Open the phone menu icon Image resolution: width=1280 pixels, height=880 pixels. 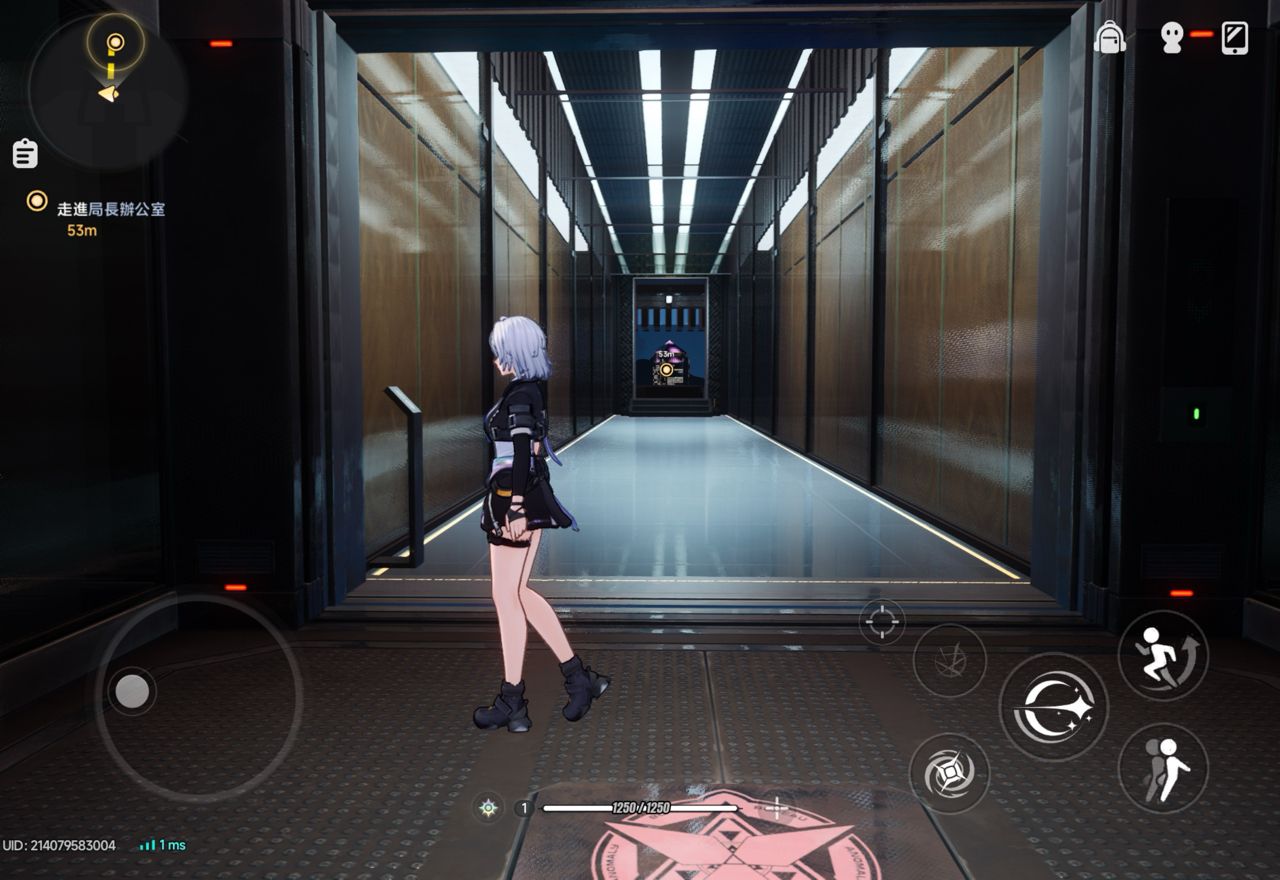click(x=1235, y=37)
